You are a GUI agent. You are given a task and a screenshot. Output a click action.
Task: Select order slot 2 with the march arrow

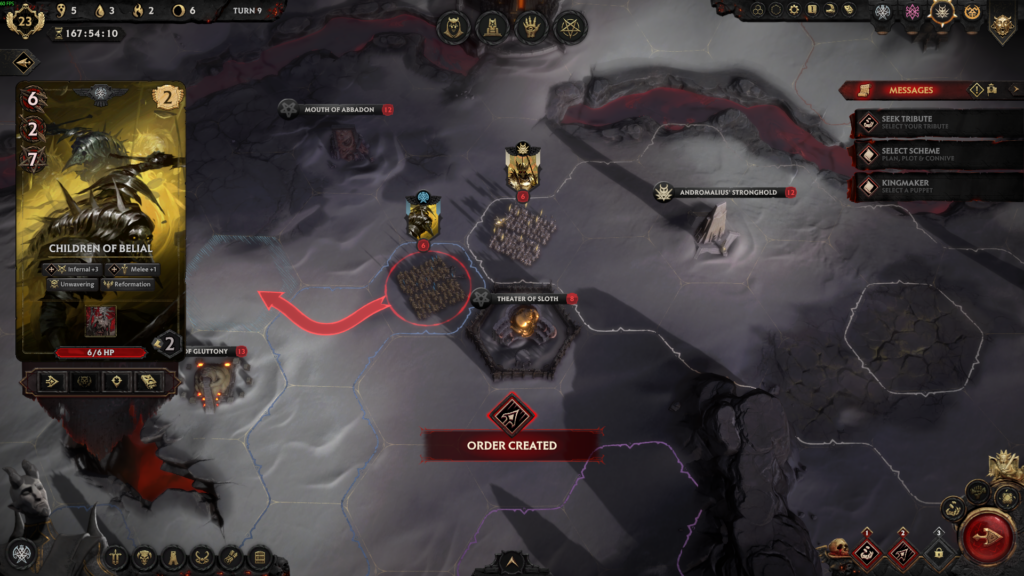click(x=903, y=552)
